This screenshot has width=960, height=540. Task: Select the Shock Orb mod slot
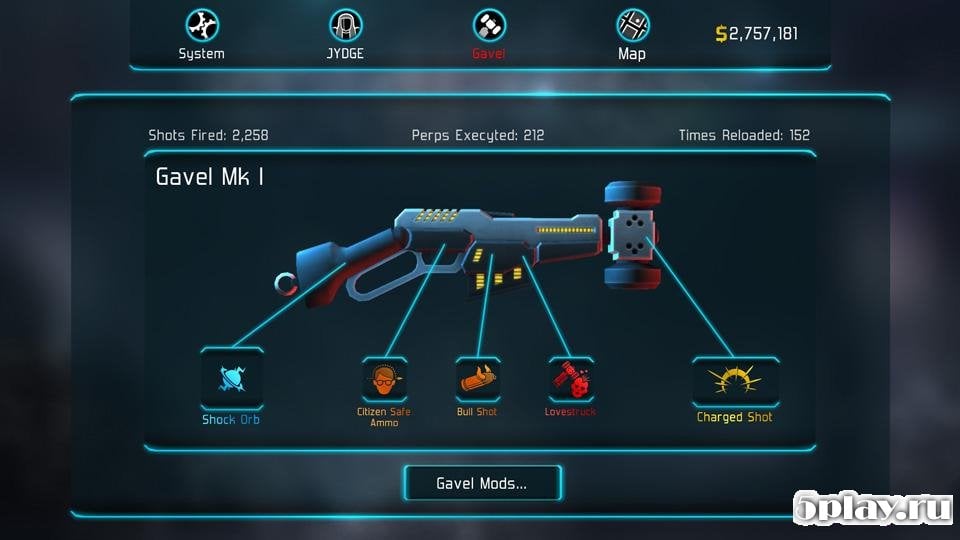[x=232, y=379]
